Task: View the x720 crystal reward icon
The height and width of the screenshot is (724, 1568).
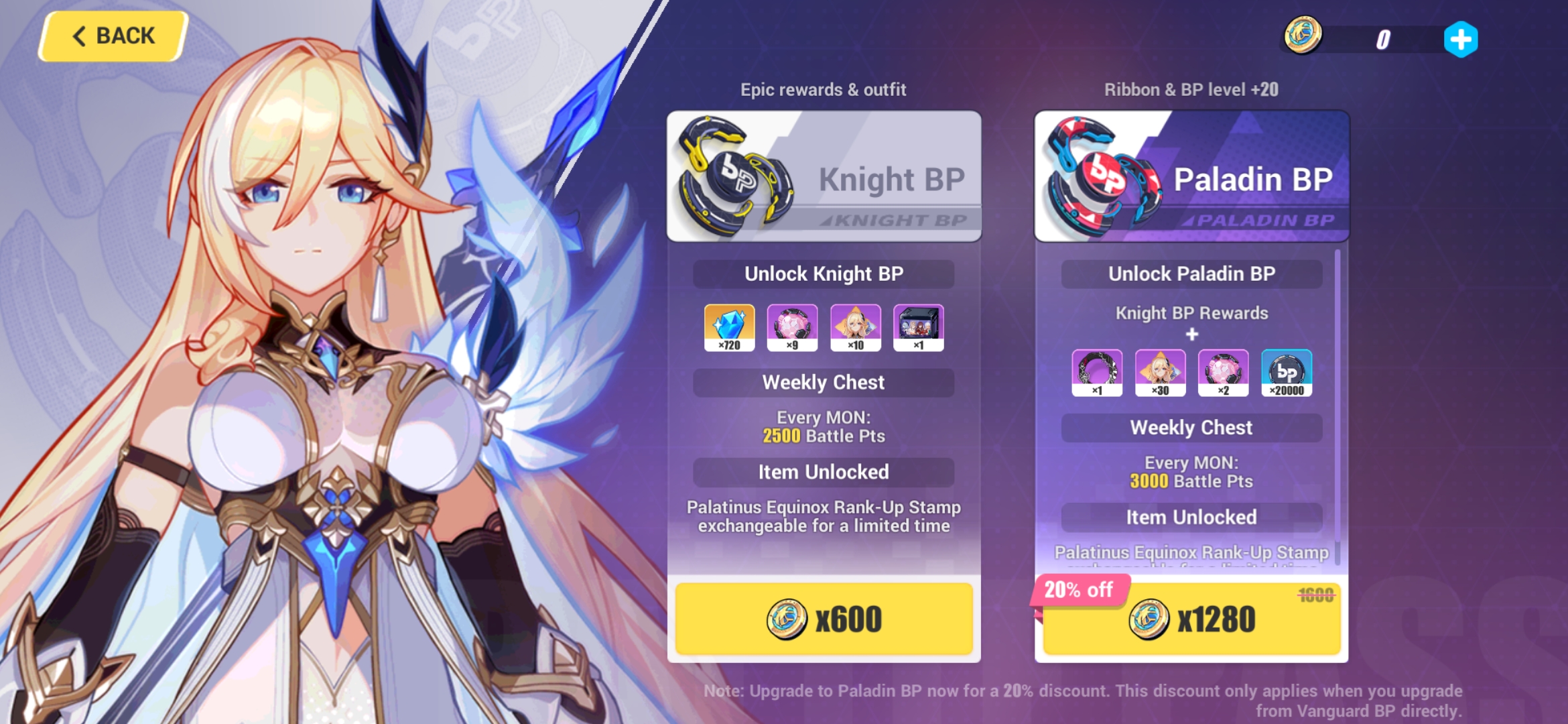Action: 728,328
